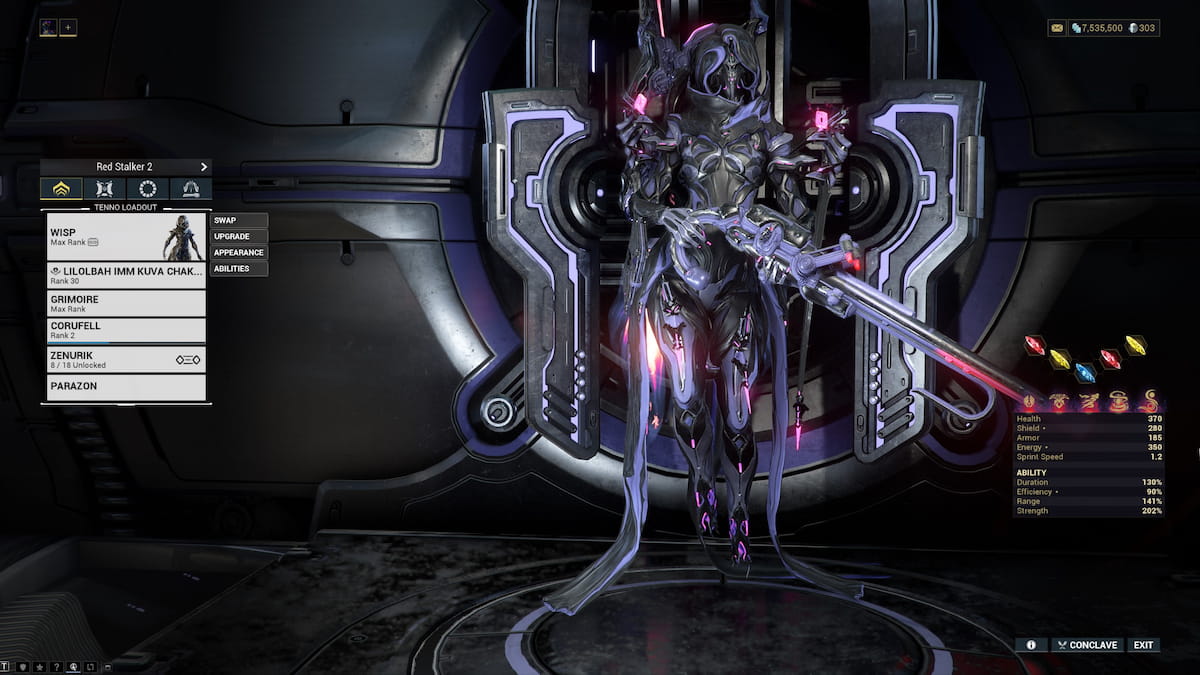Open the Appearance customization
This screenshot has height=675, width=1200.
tap(238, 252)
